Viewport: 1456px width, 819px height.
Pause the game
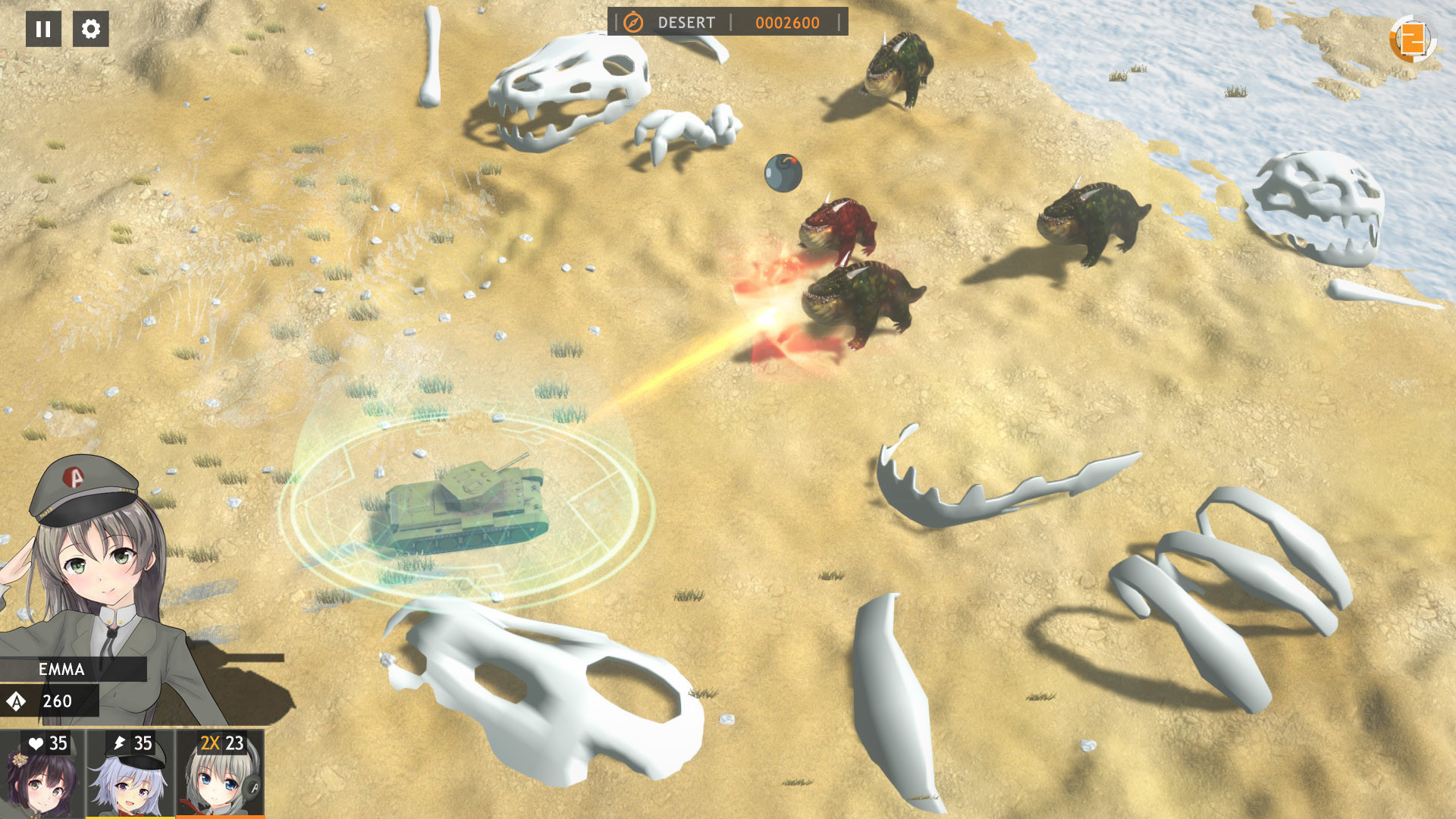pos(43,29)
